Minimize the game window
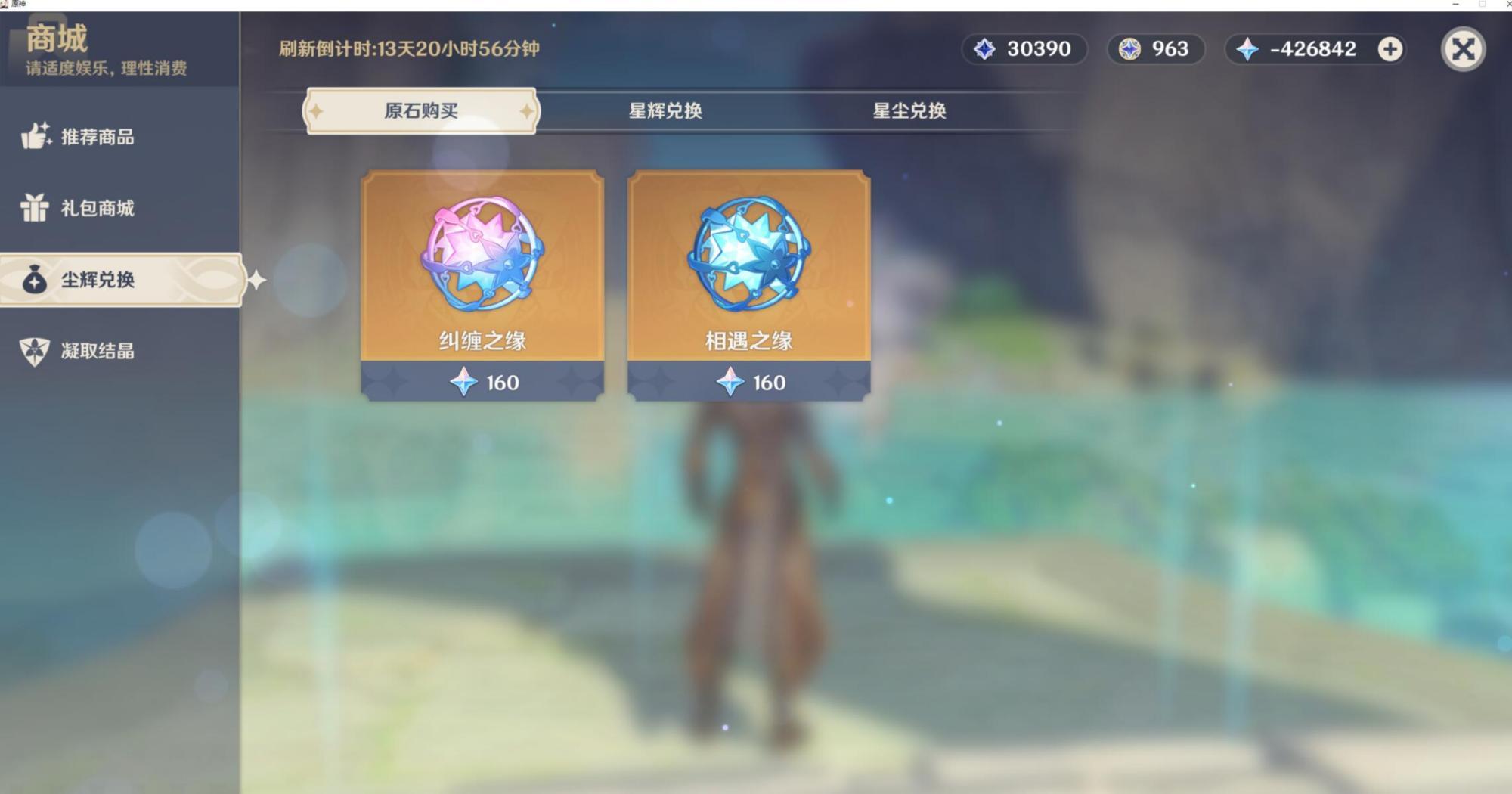1512x794 pixels. point(1455,5)
